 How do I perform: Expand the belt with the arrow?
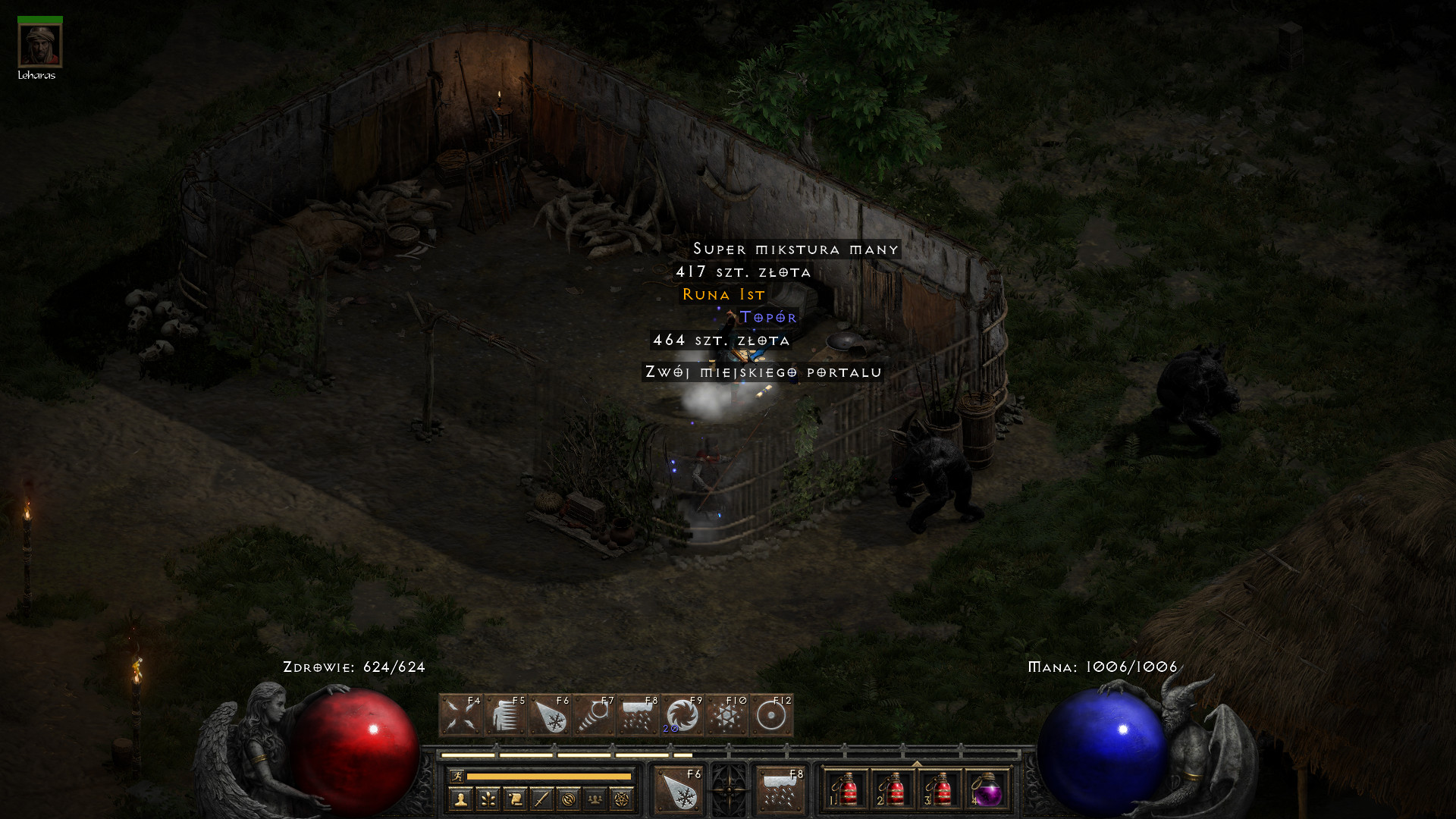pyautogui.click(x=916, y=764)
